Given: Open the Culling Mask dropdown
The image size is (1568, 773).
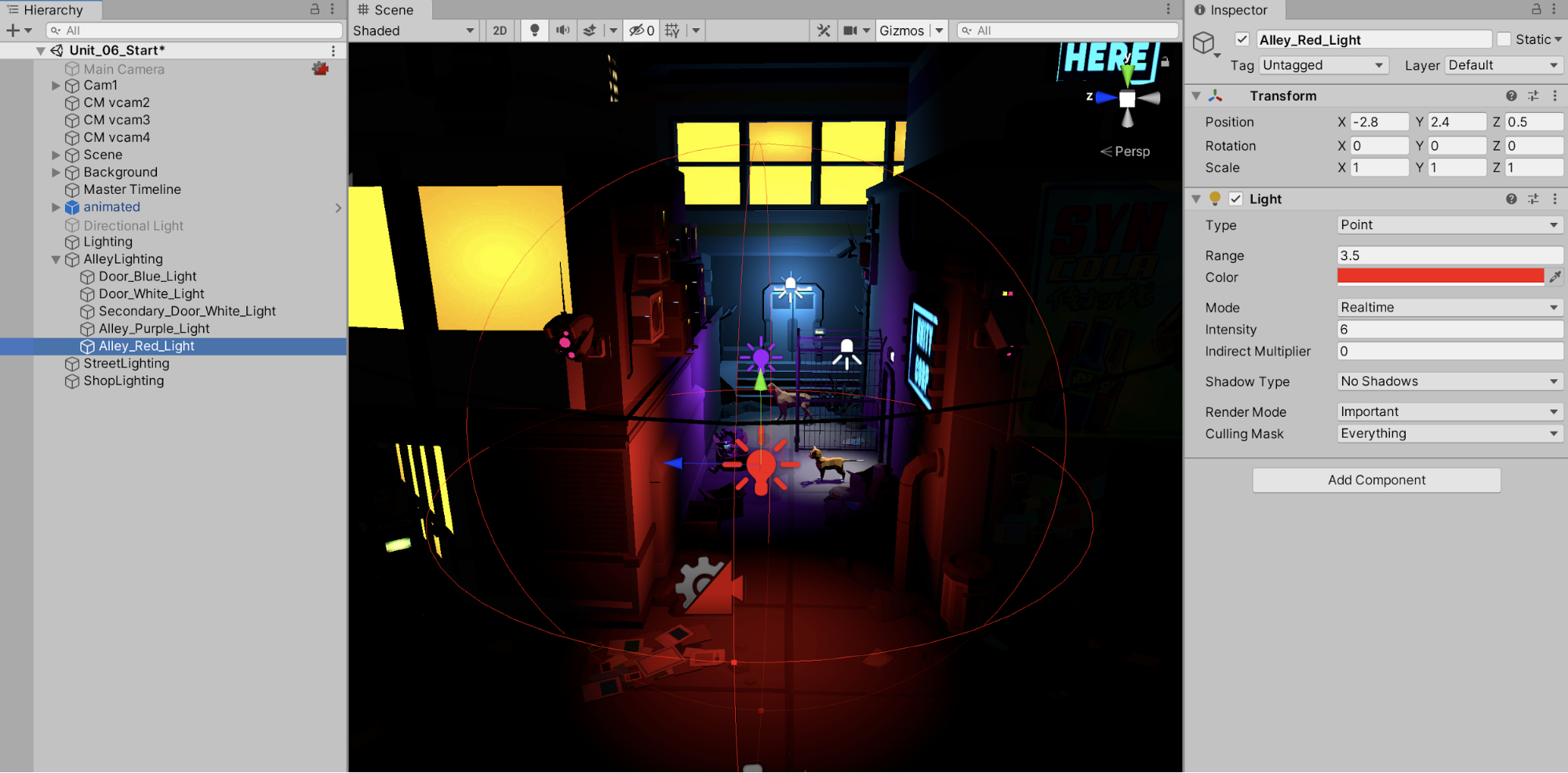Looking at the screenshot, I should [1449, 434].
